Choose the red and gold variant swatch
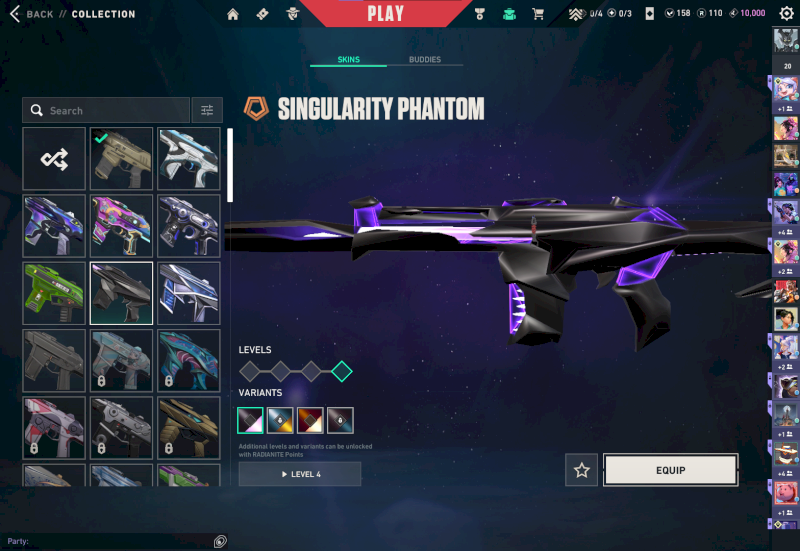Viewport: 800px width, 551px height. [x=310, y=420]
